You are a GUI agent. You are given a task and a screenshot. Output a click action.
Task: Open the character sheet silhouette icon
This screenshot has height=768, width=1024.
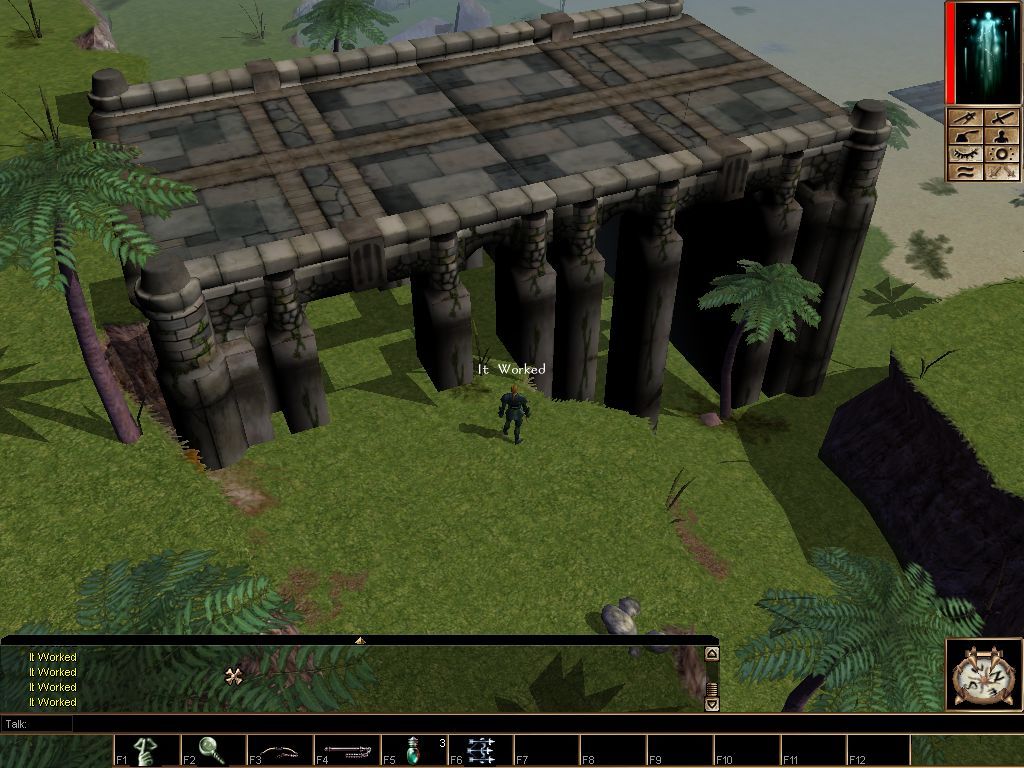pyautogui.click(x=1001, y=136)
